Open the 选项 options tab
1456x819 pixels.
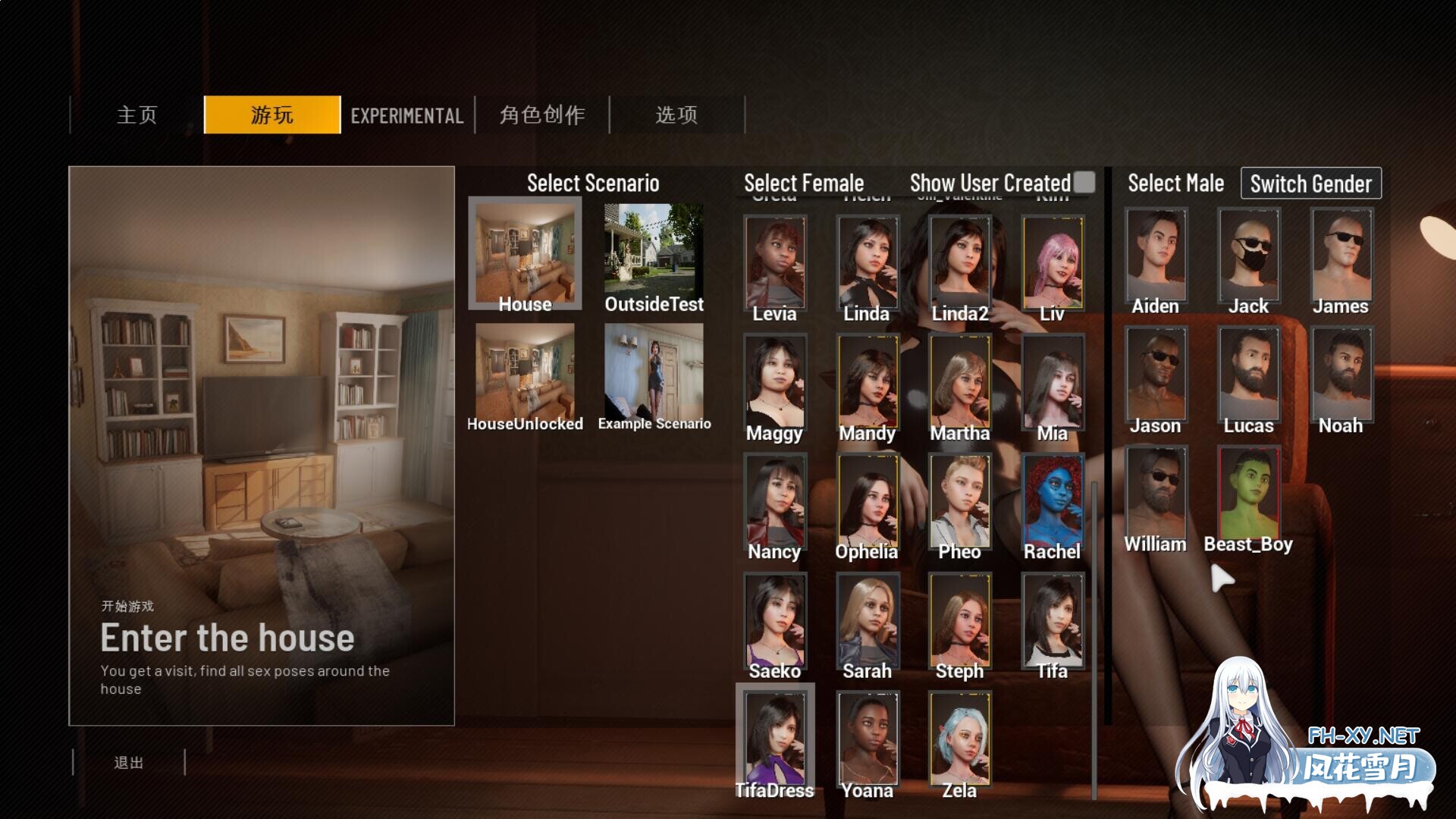tap(676, 115)
